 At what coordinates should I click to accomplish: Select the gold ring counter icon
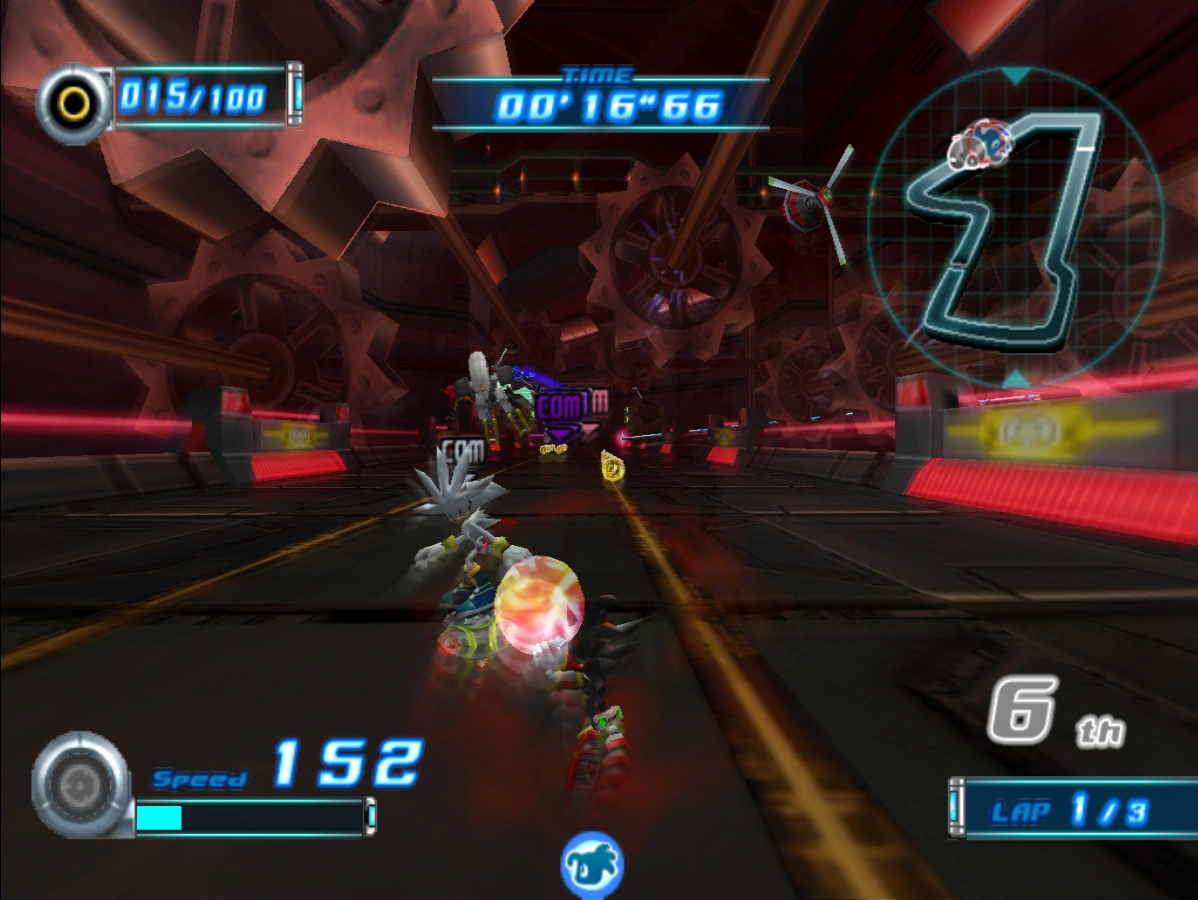tap(75, 101)
